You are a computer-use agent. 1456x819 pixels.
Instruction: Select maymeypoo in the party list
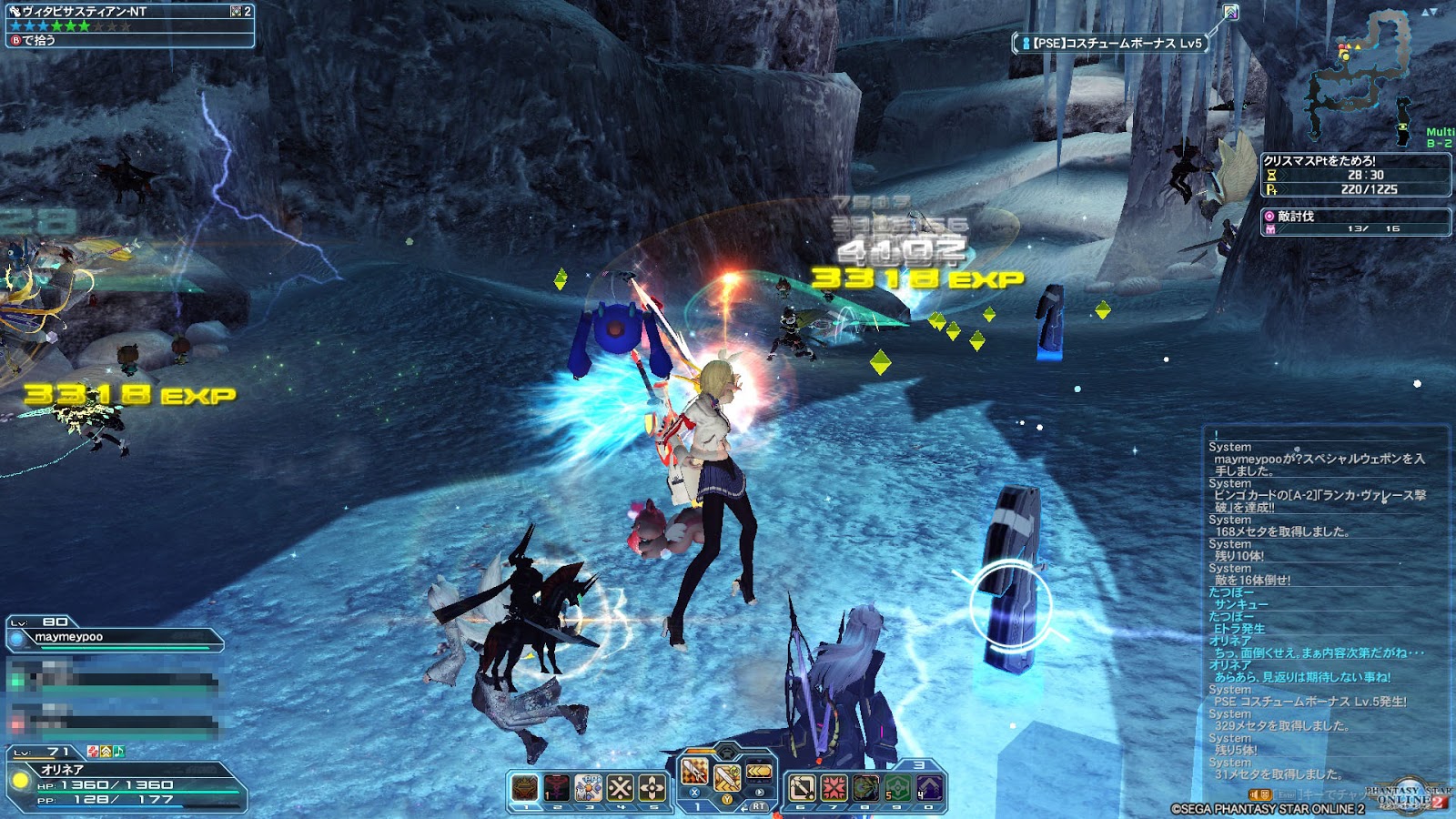click(x=115, y=638)
